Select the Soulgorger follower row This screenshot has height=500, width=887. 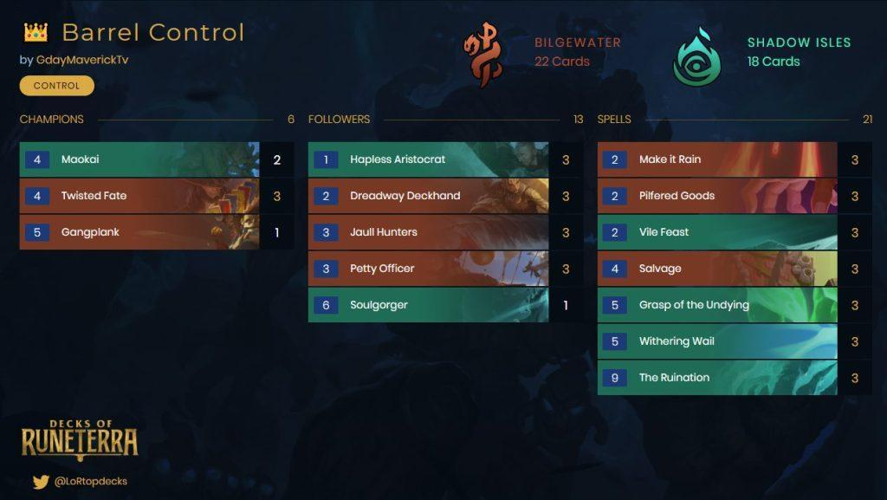[429, 305]
